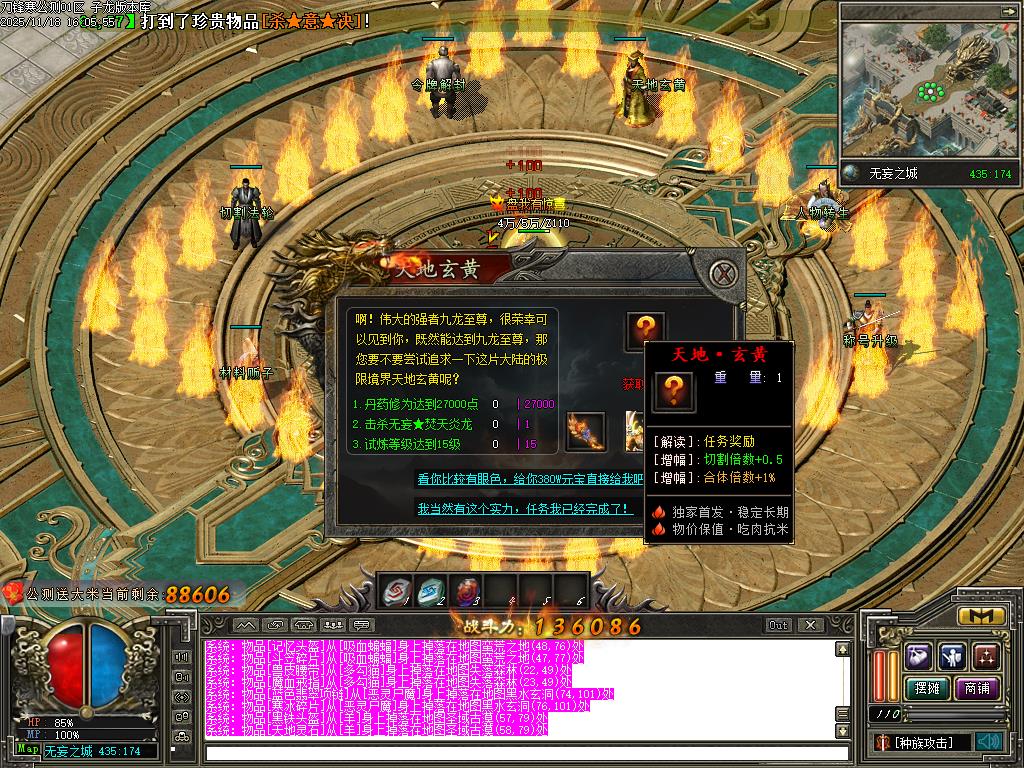Use hotbar slot 2 blue swirl item
1024x768 pixels.
pyautogui.click(x=431, y=591)
